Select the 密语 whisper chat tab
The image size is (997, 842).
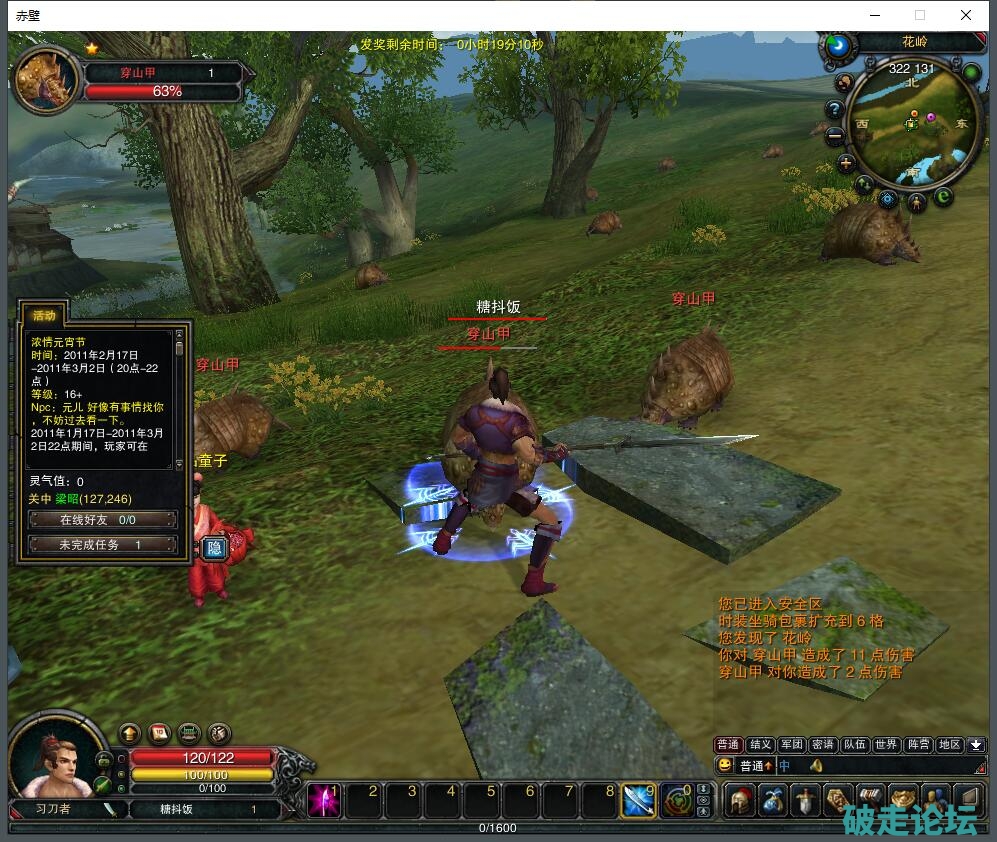[x=823, y=745]
